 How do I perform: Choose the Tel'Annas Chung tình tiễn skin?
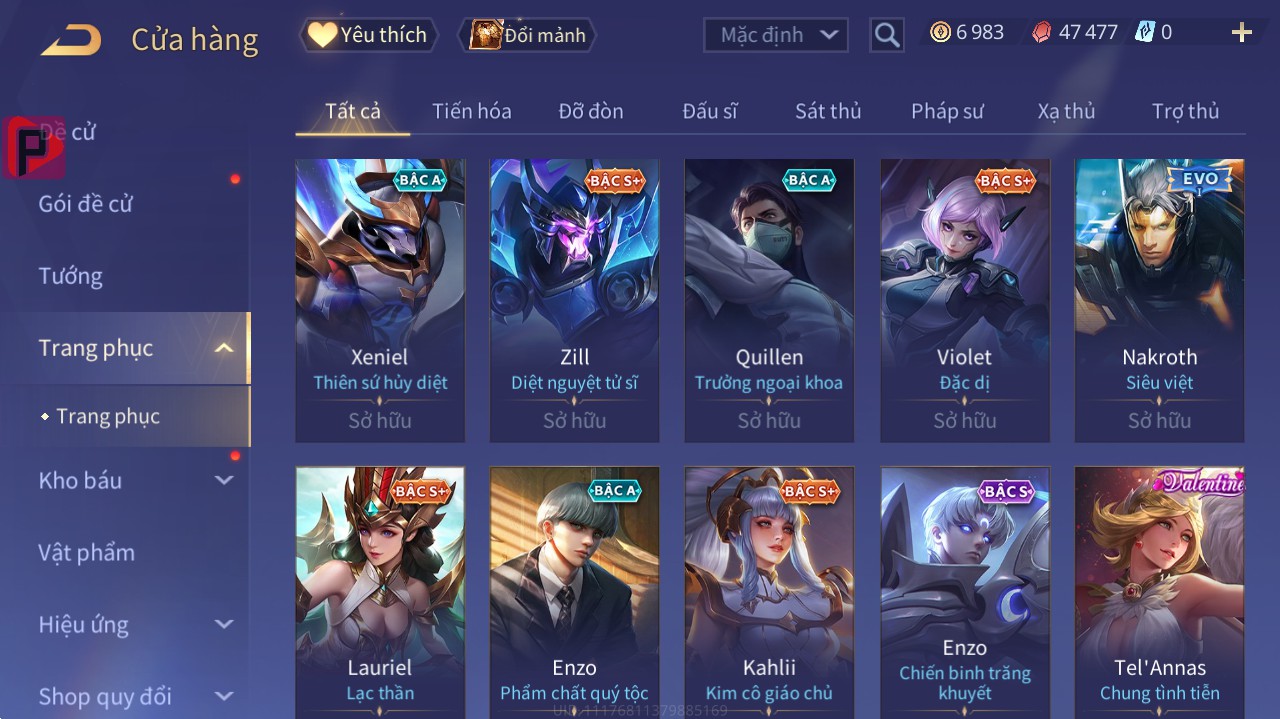click(x=1159, y=590)
